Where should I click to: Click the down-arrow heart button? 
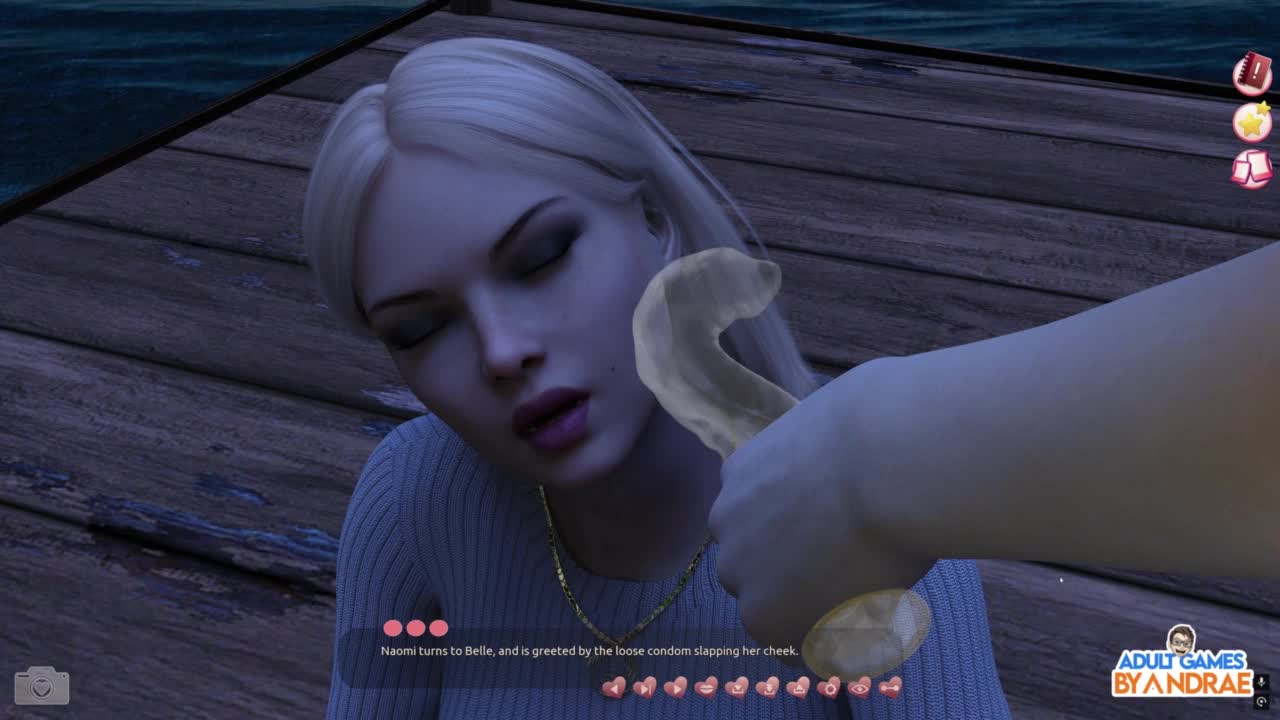click(767, 687)
